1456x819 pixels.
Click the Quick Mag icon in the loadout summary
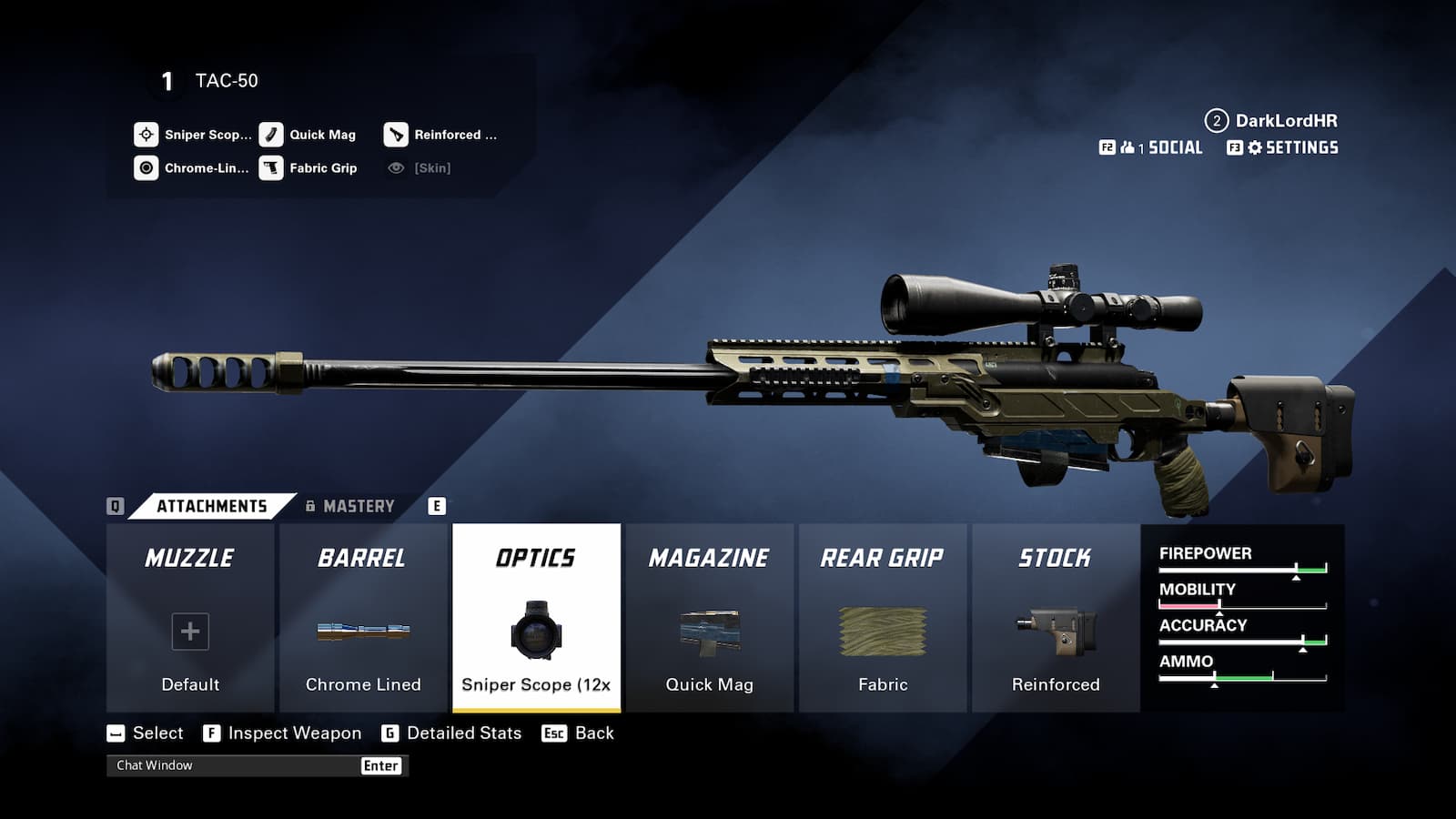pyautogui.click(x=270, y=134)
